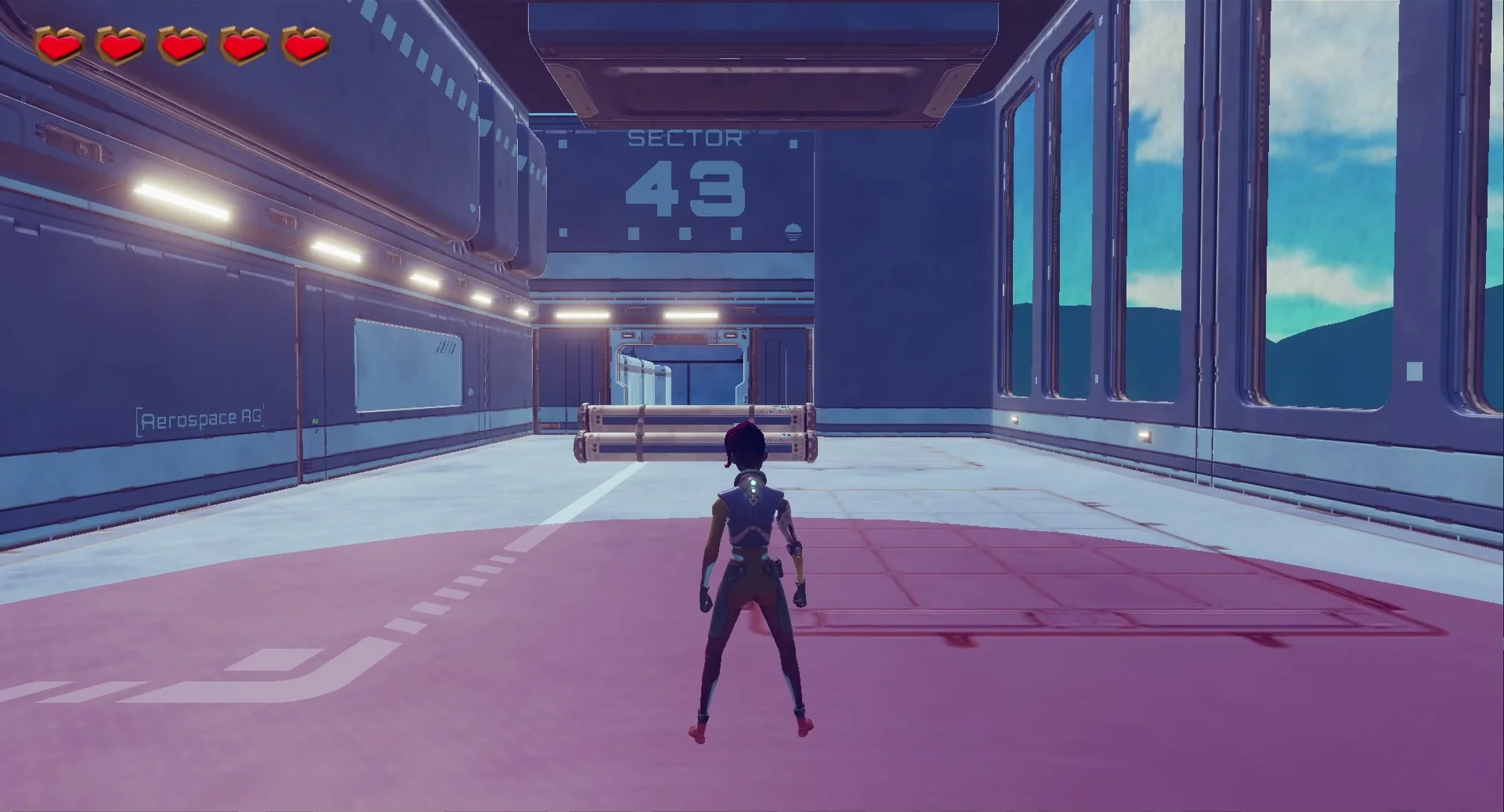The height and width of the screenshot is (812, 1504).
Task: Toggle the small dark switch below the green light
Action: click(316, 432)
